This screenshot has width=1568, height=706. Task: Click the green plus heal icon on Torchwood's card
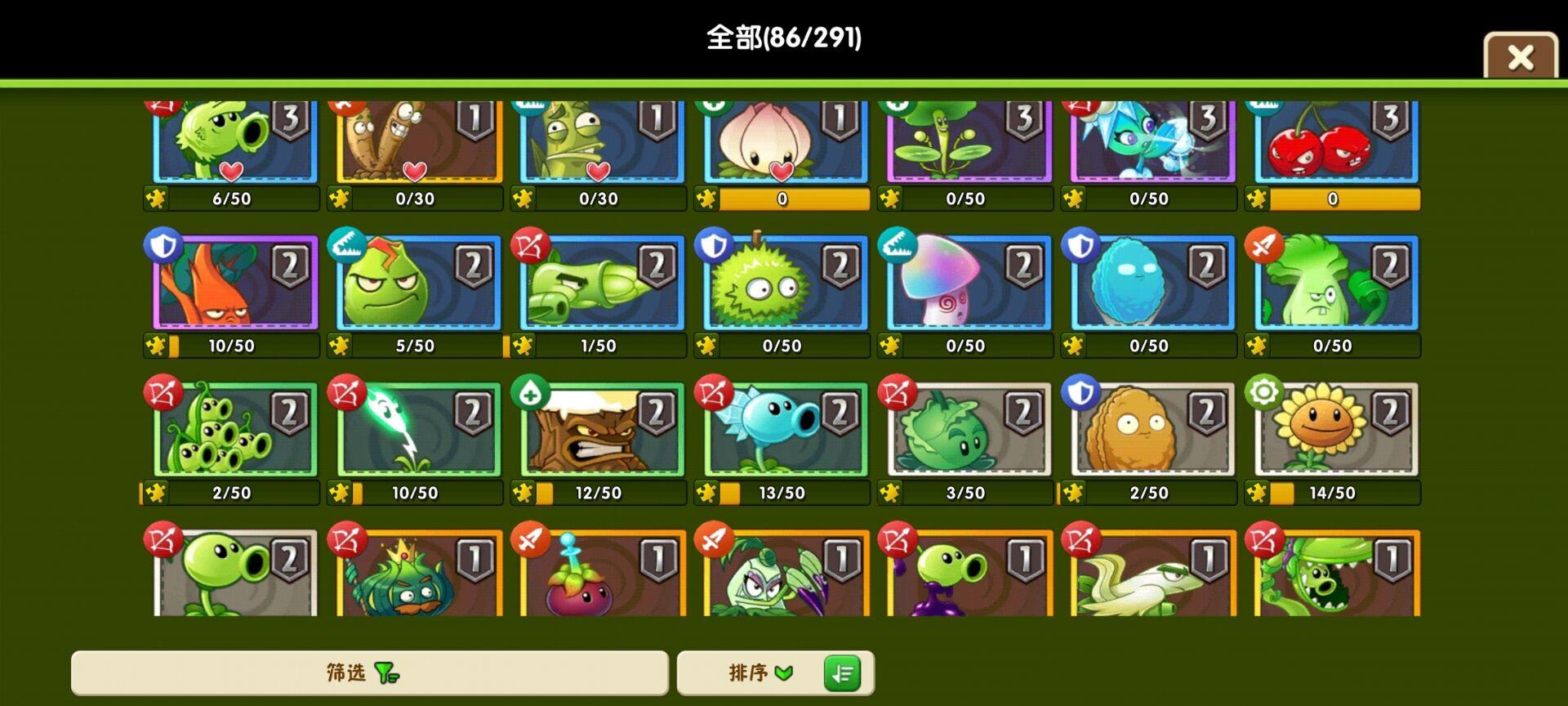pyautogui.click(x=532, y=392)
